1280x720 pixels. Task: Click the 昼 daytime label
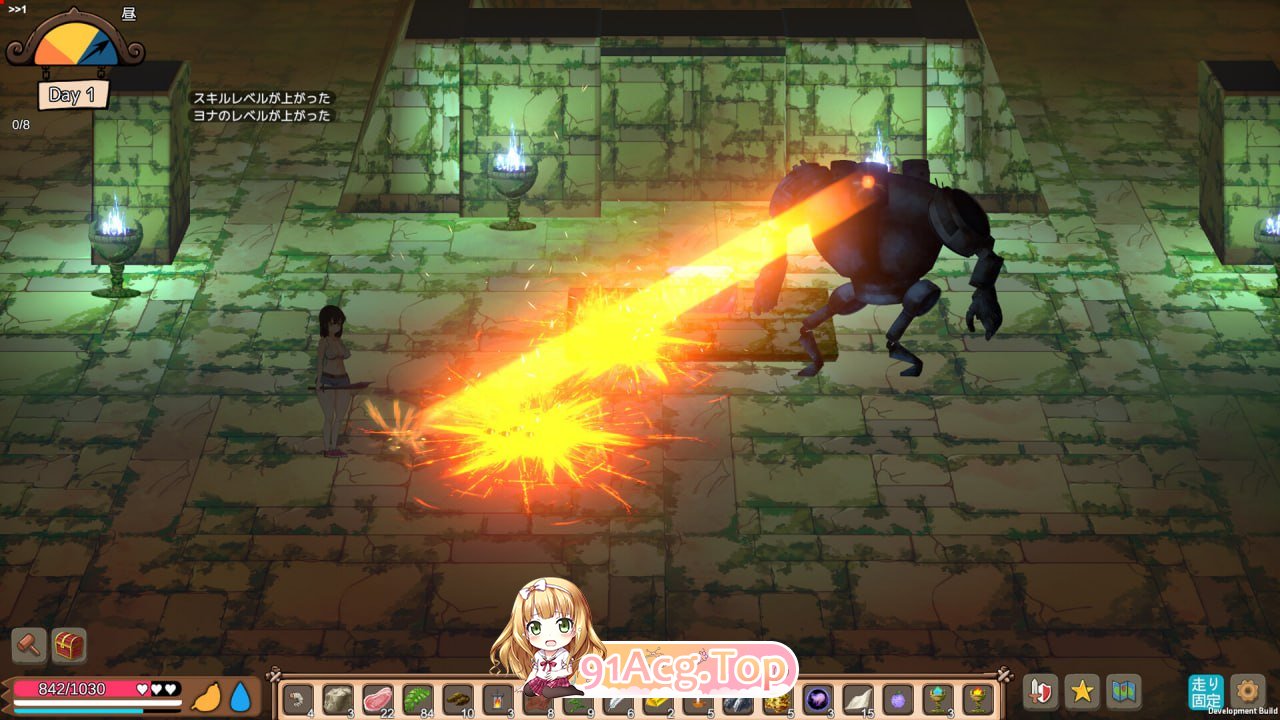130,16
